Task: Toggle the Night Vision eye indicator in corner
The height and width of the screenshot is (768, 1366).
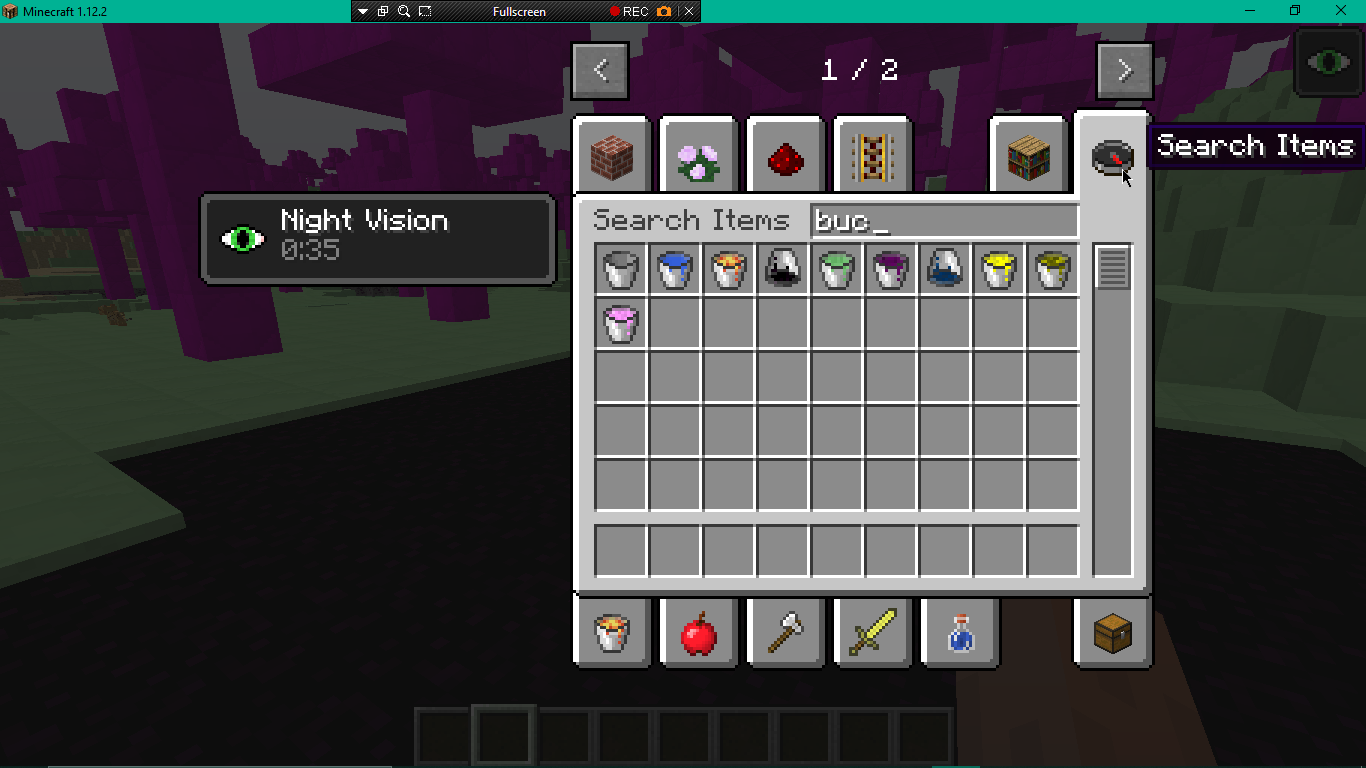Action: tap(1328, 62)
